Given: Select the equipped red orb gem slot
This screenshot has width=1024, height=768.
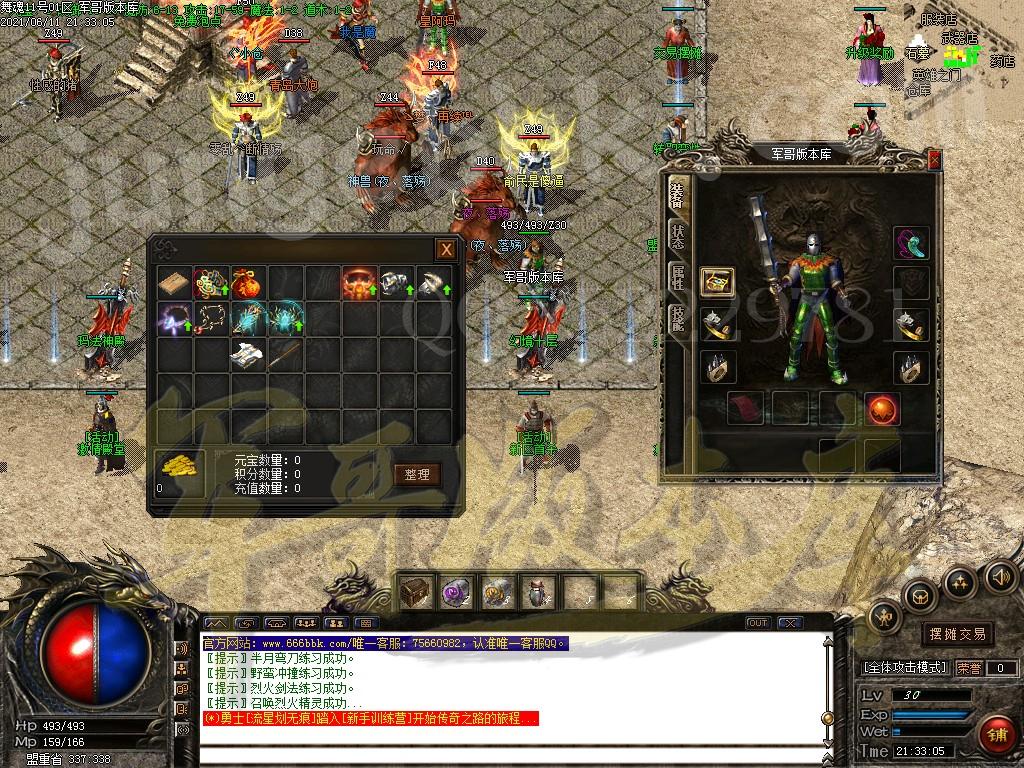Looking at the screenshot, I should [882, 408].
